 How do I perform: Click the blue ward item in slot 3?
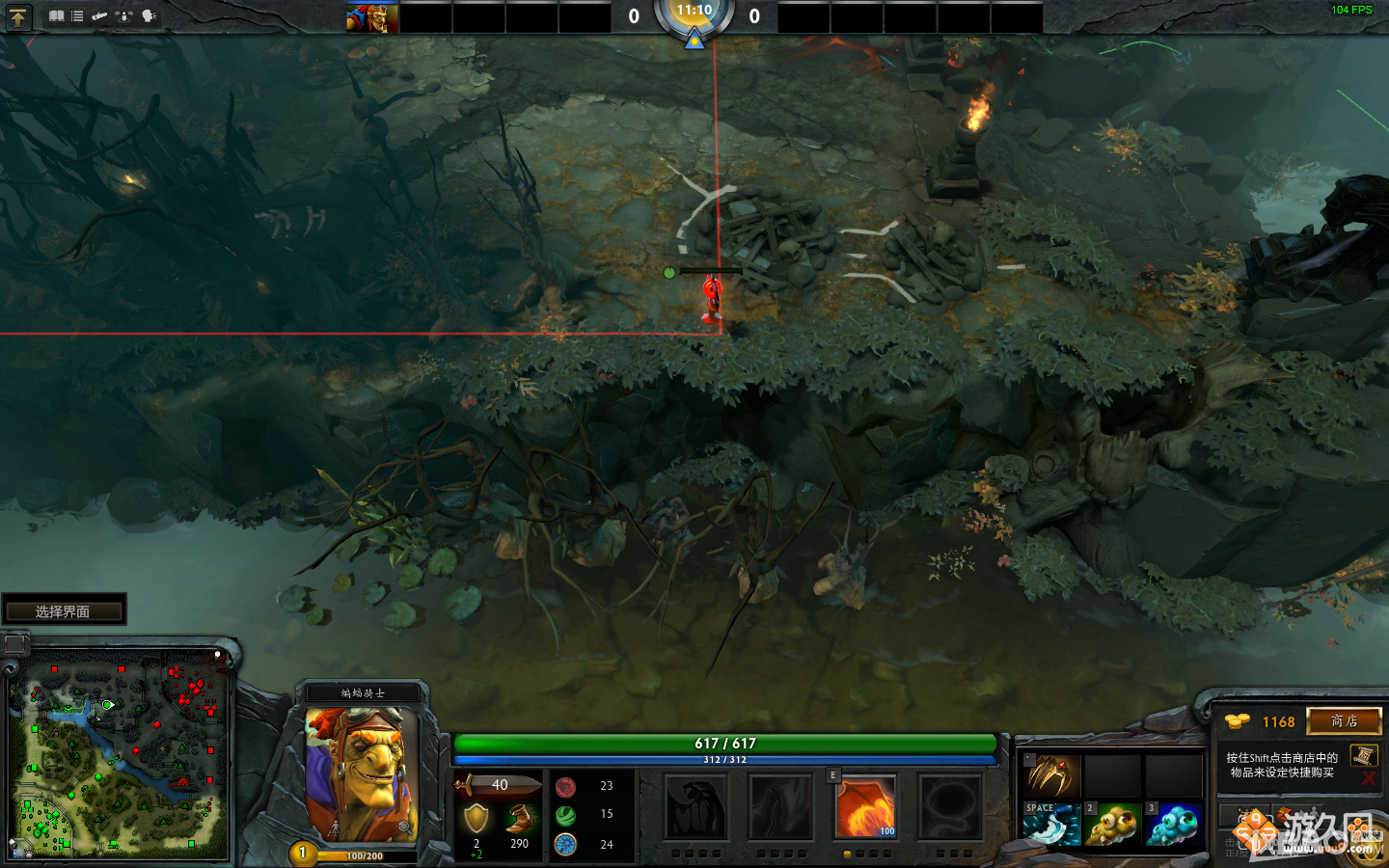[x=1175, y=825]
